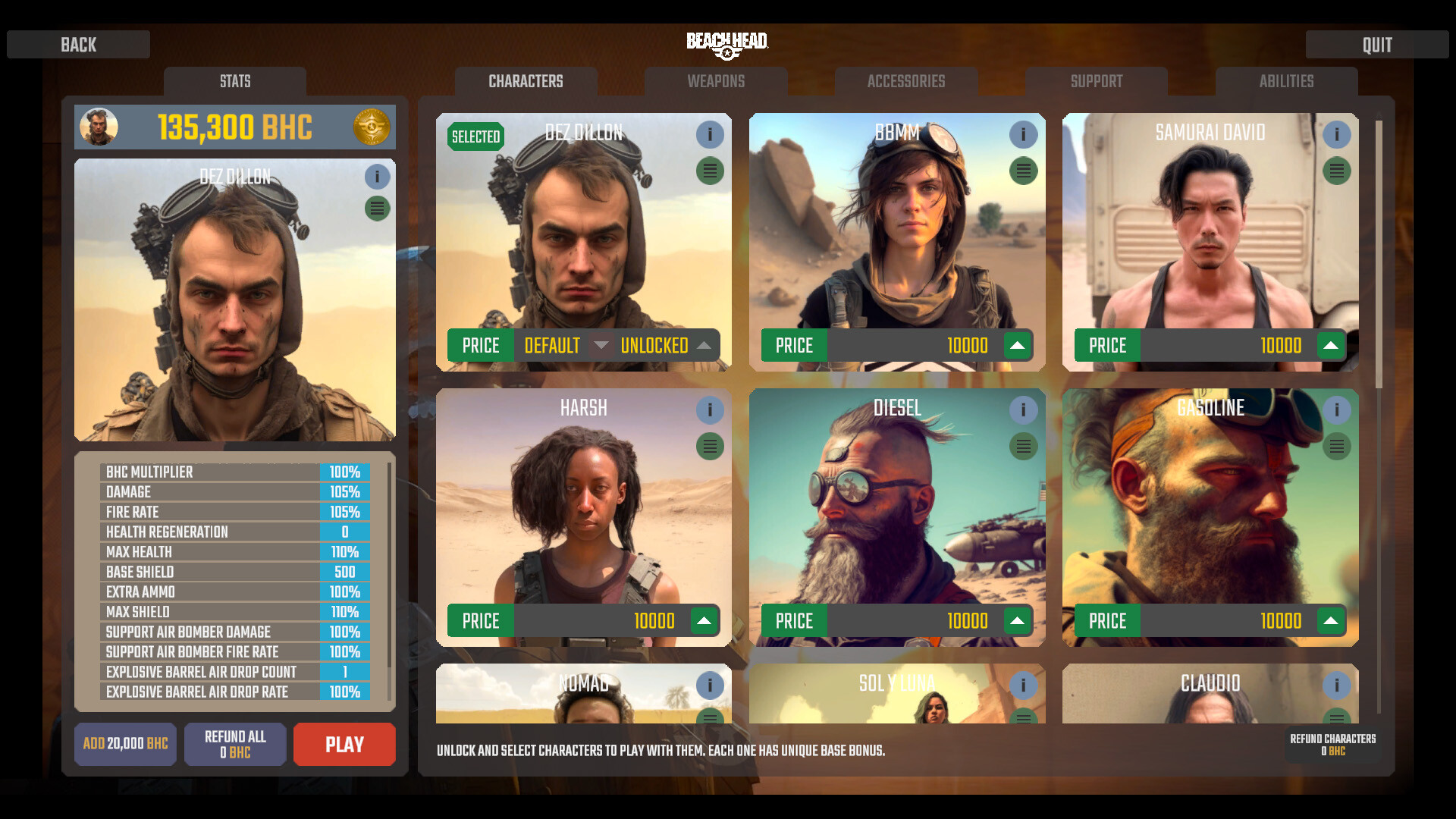This screenshot has width=1456, height=819.
Task: View Diesel's stats list icon
Action: (x=1024, y=447)
